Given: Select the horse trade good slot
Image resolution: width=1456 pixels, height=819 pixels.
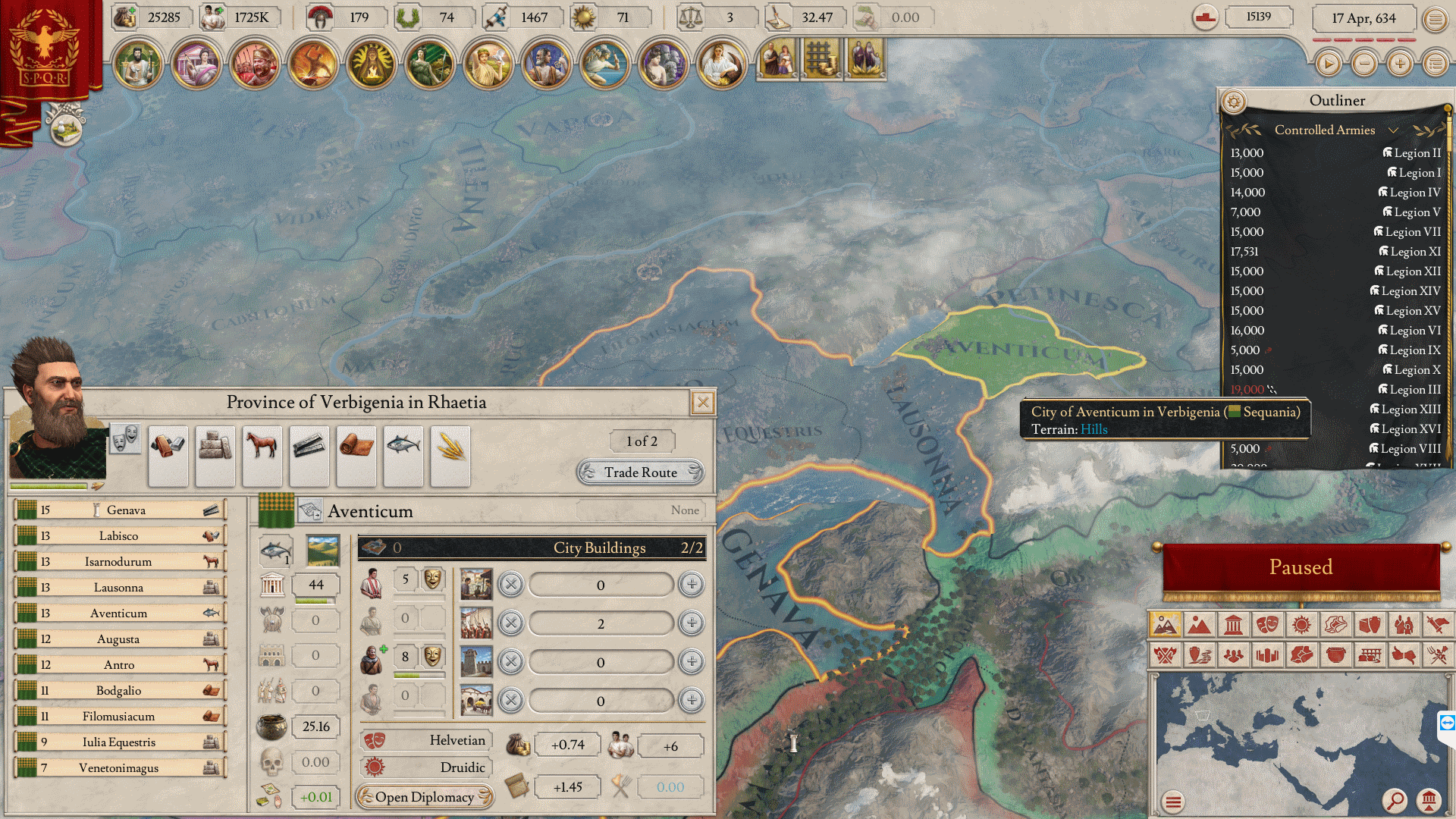Looking at the screenshot, I should (x=262, y=456).
